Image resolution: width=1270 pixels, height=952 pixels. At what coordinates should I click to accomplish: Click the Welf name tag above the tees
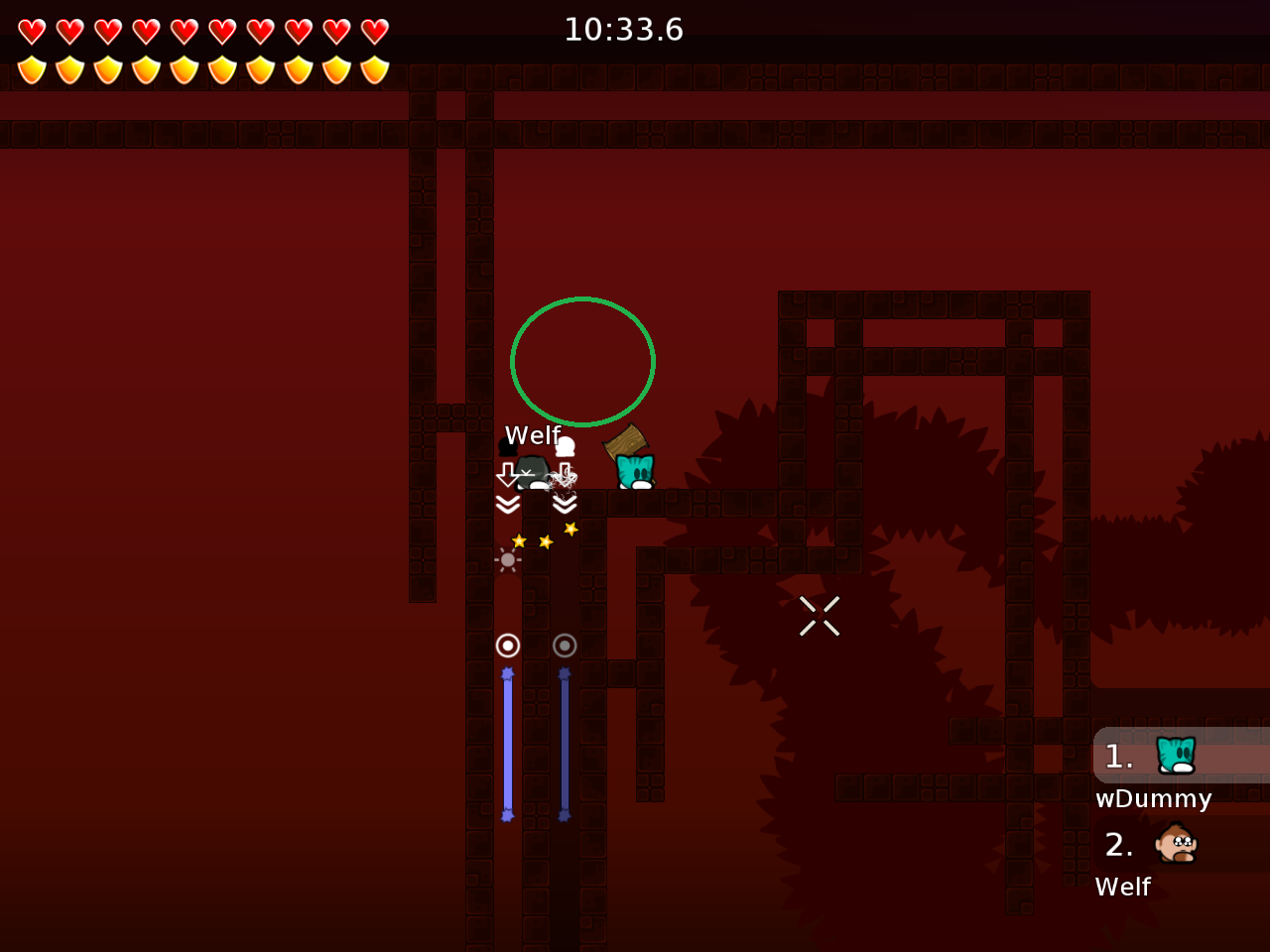point(533,434)
